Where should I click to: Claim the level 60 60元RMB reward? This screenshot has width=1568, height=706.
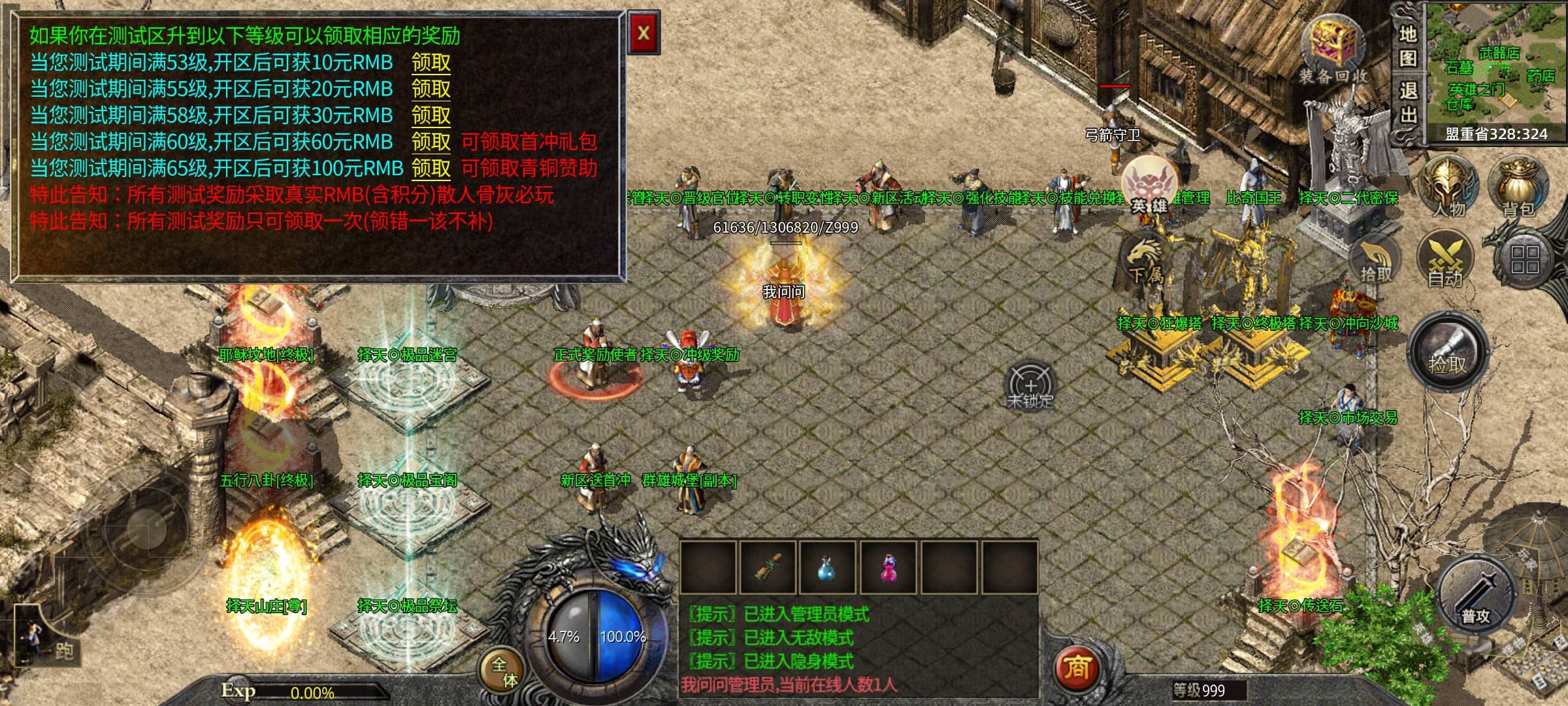[431, 142]
